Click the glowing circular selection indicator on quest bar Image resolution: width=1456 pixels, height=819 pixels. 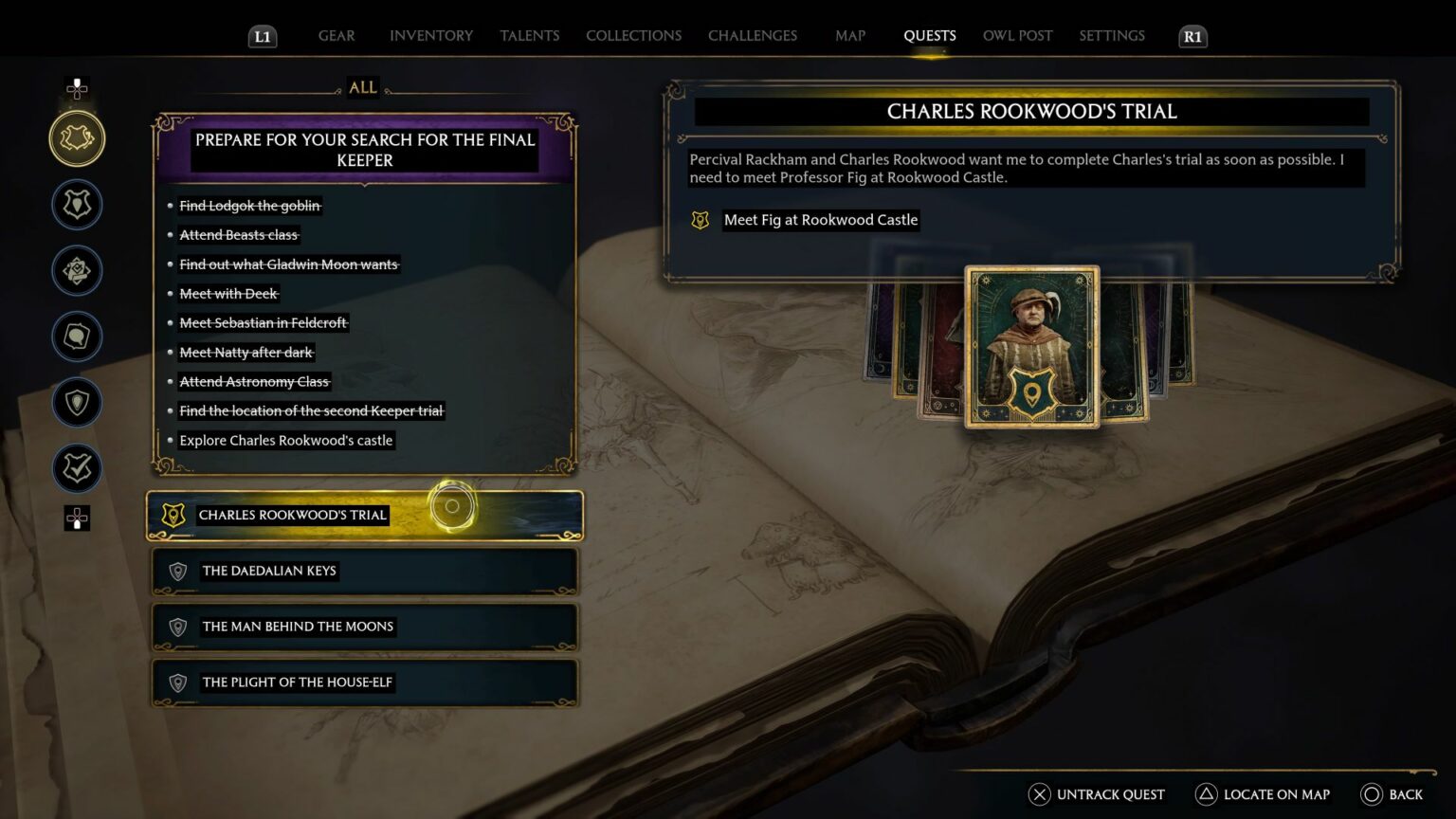(x=451, y=507)
